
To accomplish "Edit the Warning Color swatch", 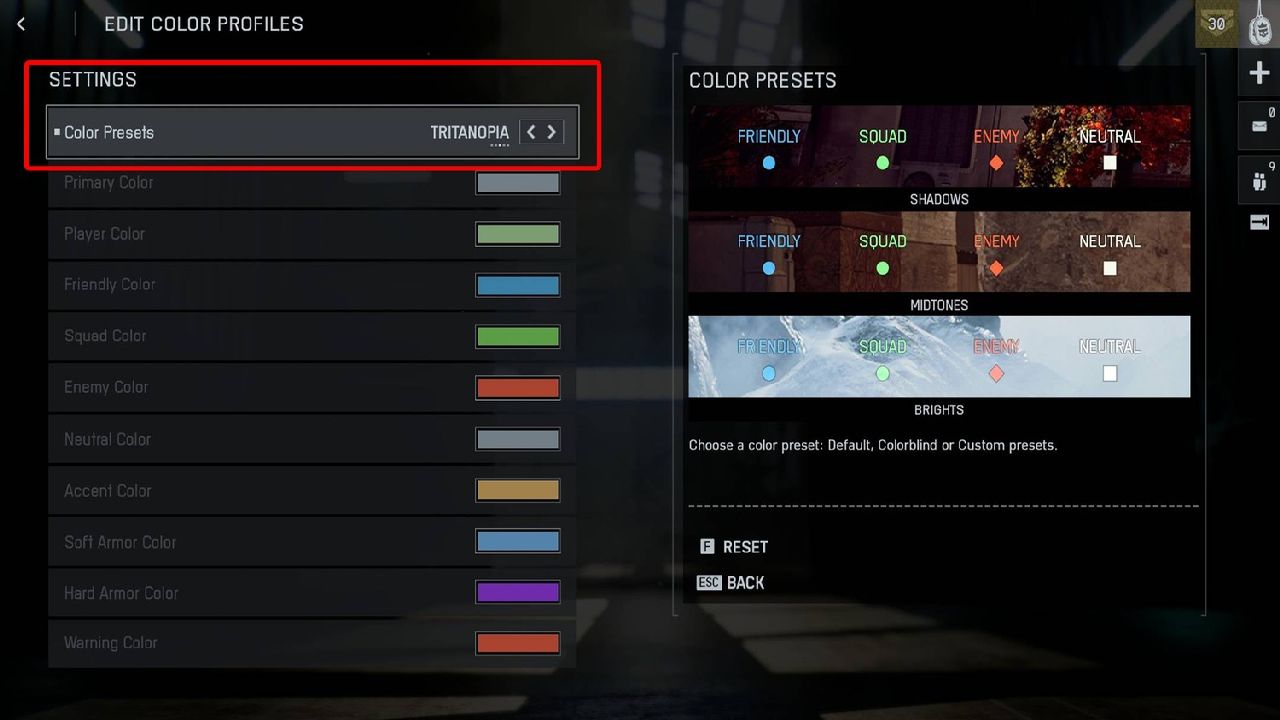I will point(517,644).
